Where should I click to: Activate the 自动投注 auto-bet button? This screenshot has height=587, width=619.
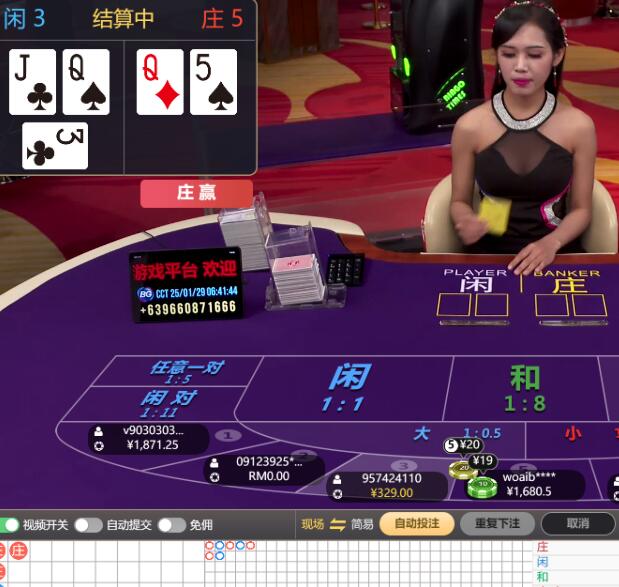coord(416,523)
